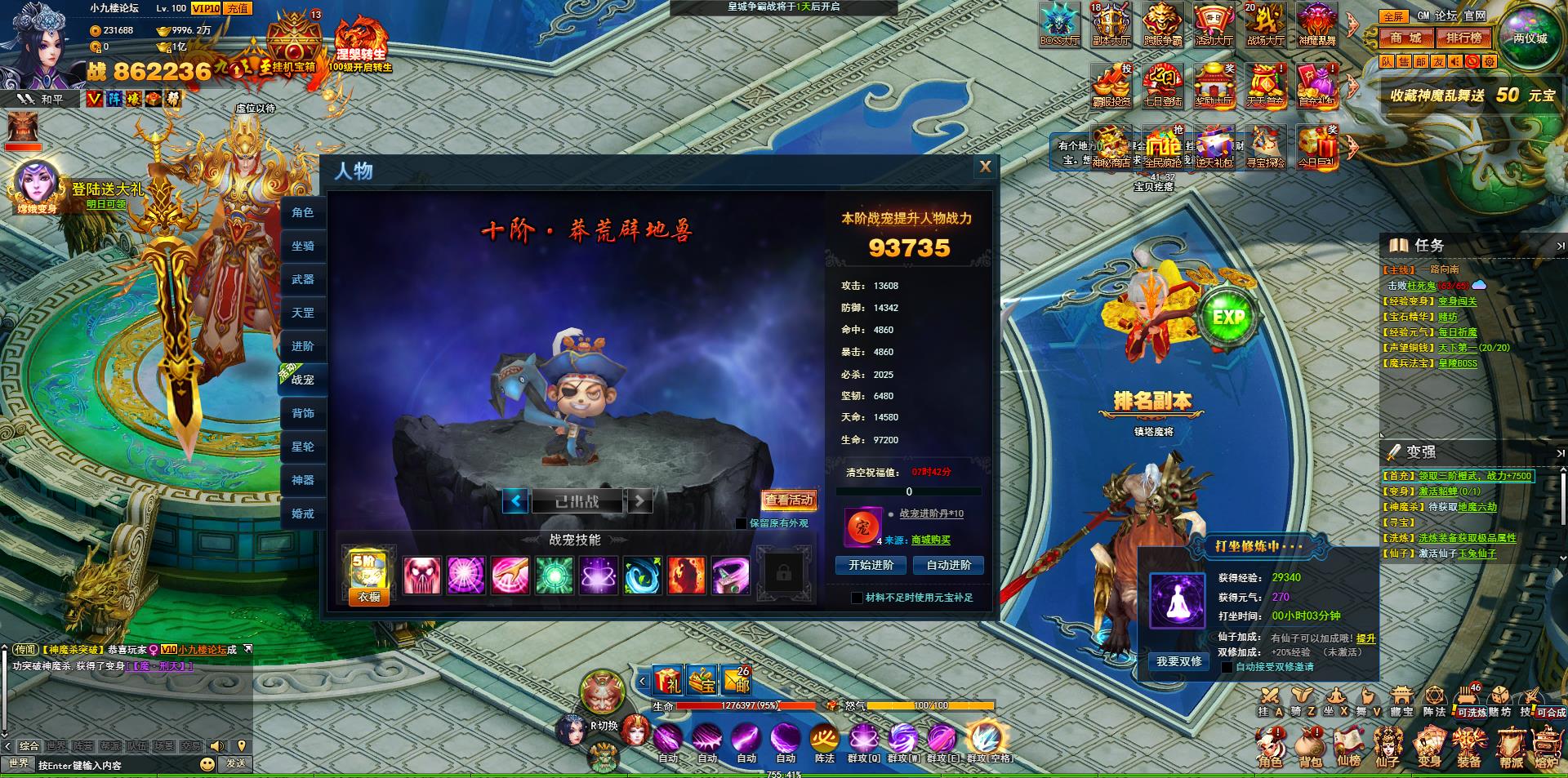The image size is (1568, 778).
Task: Open the 背包 bag icon
Action: [x=1310, y=749]
